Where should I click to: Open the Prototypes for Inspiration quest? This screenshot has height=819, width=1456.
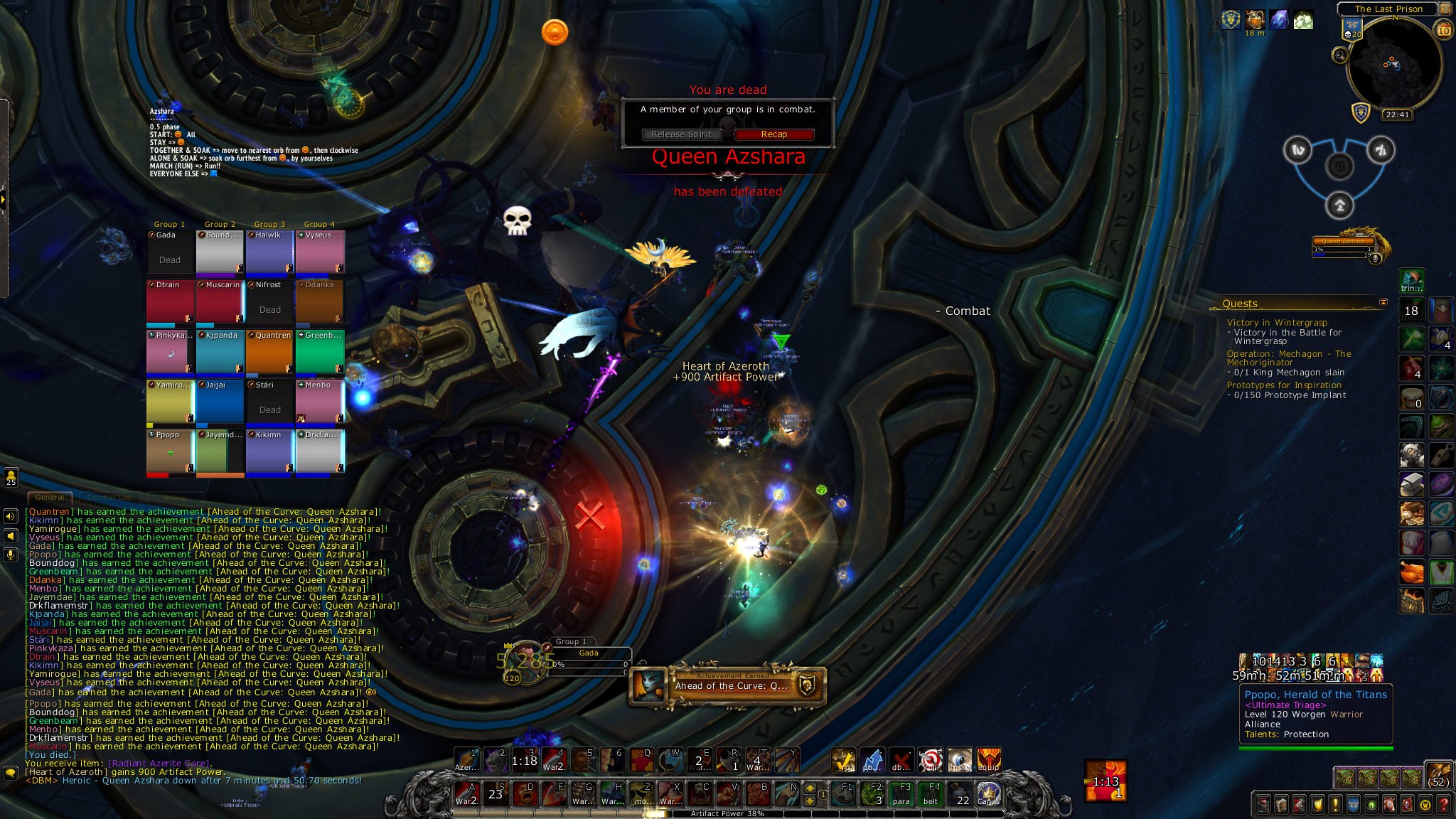coord(1284,385)
